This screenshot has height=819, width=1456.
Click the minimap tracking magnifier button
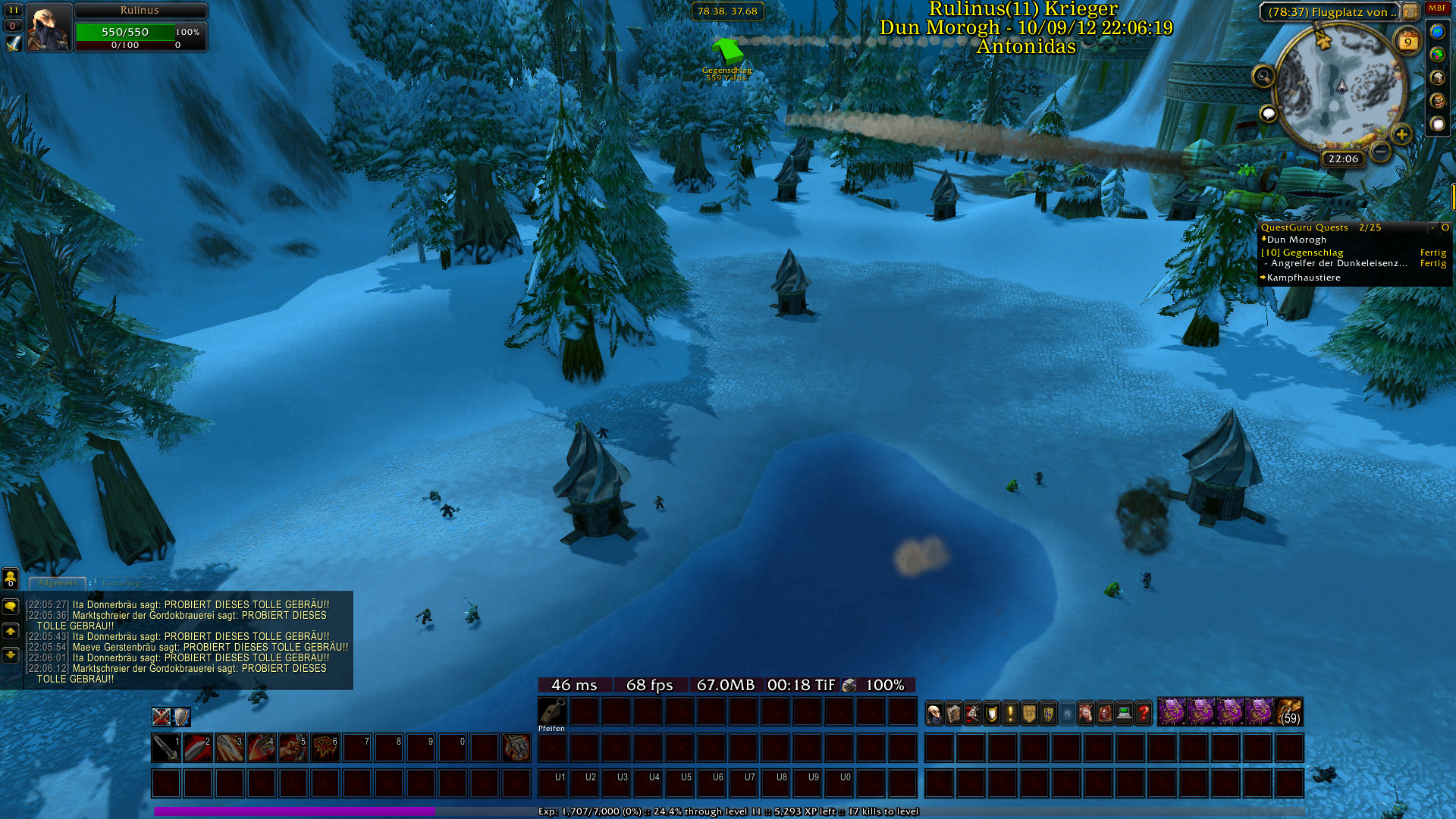coord(1263,76)
